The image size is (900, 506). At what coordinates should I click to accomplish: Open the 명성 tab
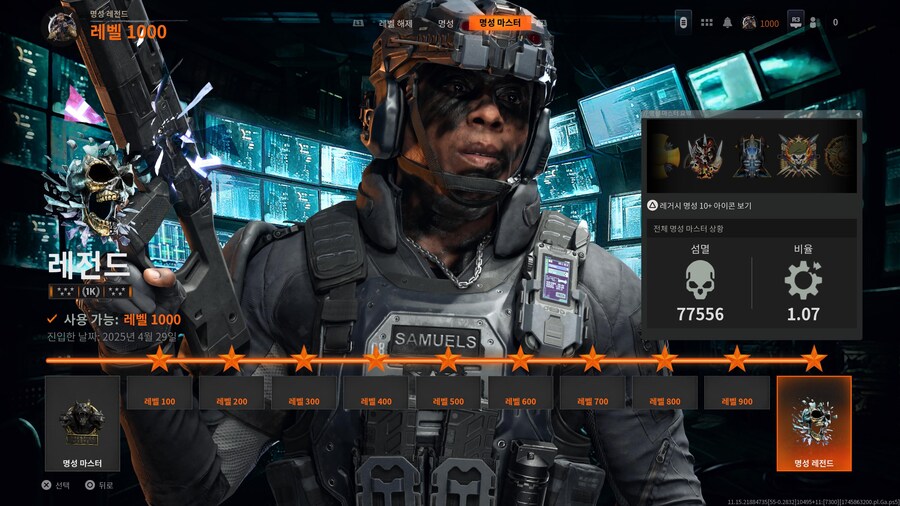(446, 23)
